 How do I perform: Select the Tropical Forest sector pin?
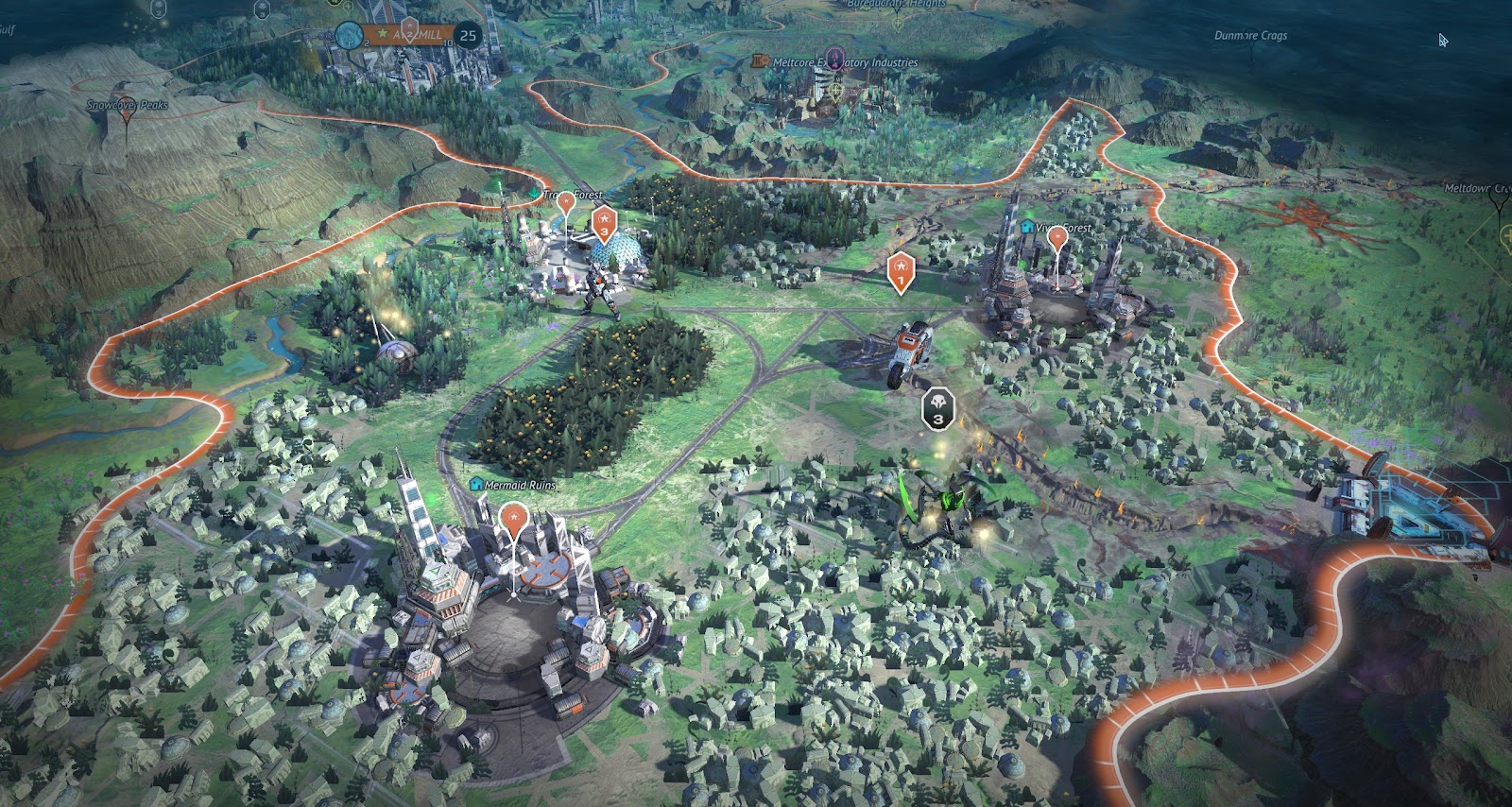point(566,202)
